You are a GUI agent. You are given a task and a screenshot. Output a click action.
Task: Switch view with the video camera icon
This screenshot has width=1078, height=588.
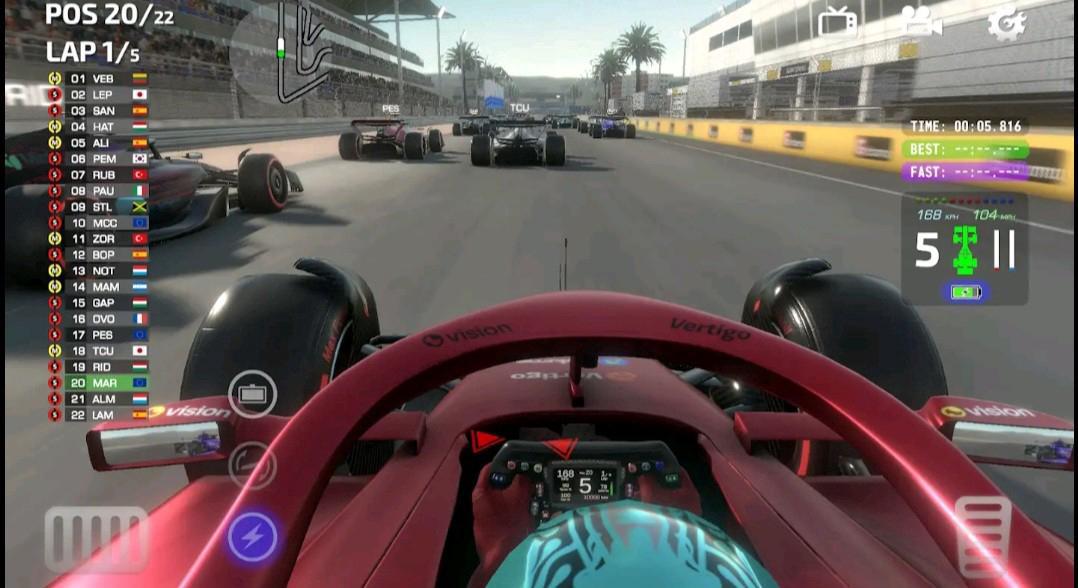coord(921,22)
